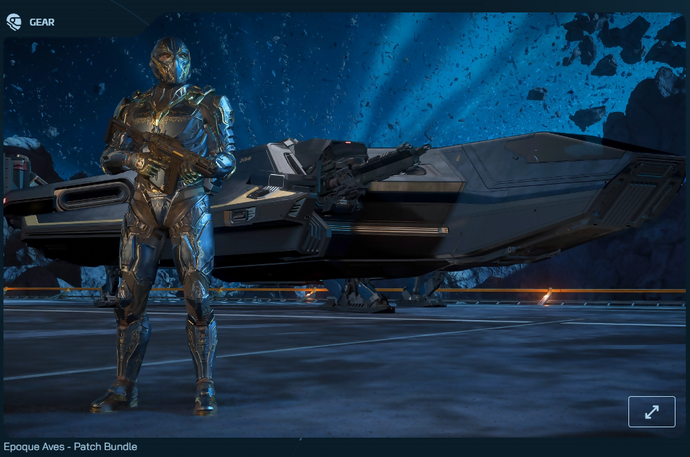Viewport: 690px width, 457px height.
Task: Open the Epoque Aves - Patch Bundle title
Action: (x=70, y=446)
